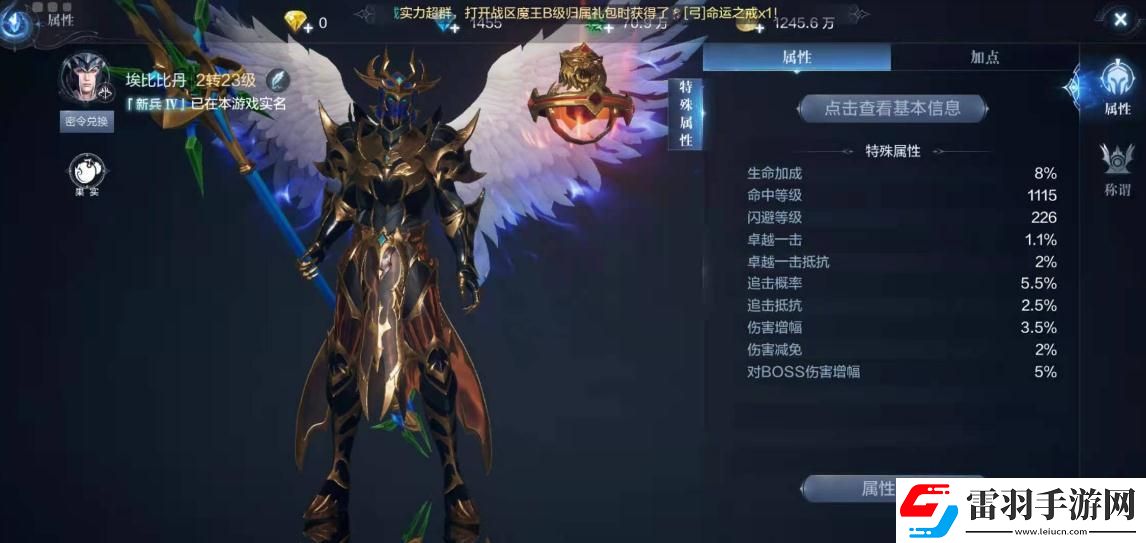The width and height of the screenshot is (1146, 543).
Task: Add blue diamonds with the plus icon
Action: pos(454,27)
